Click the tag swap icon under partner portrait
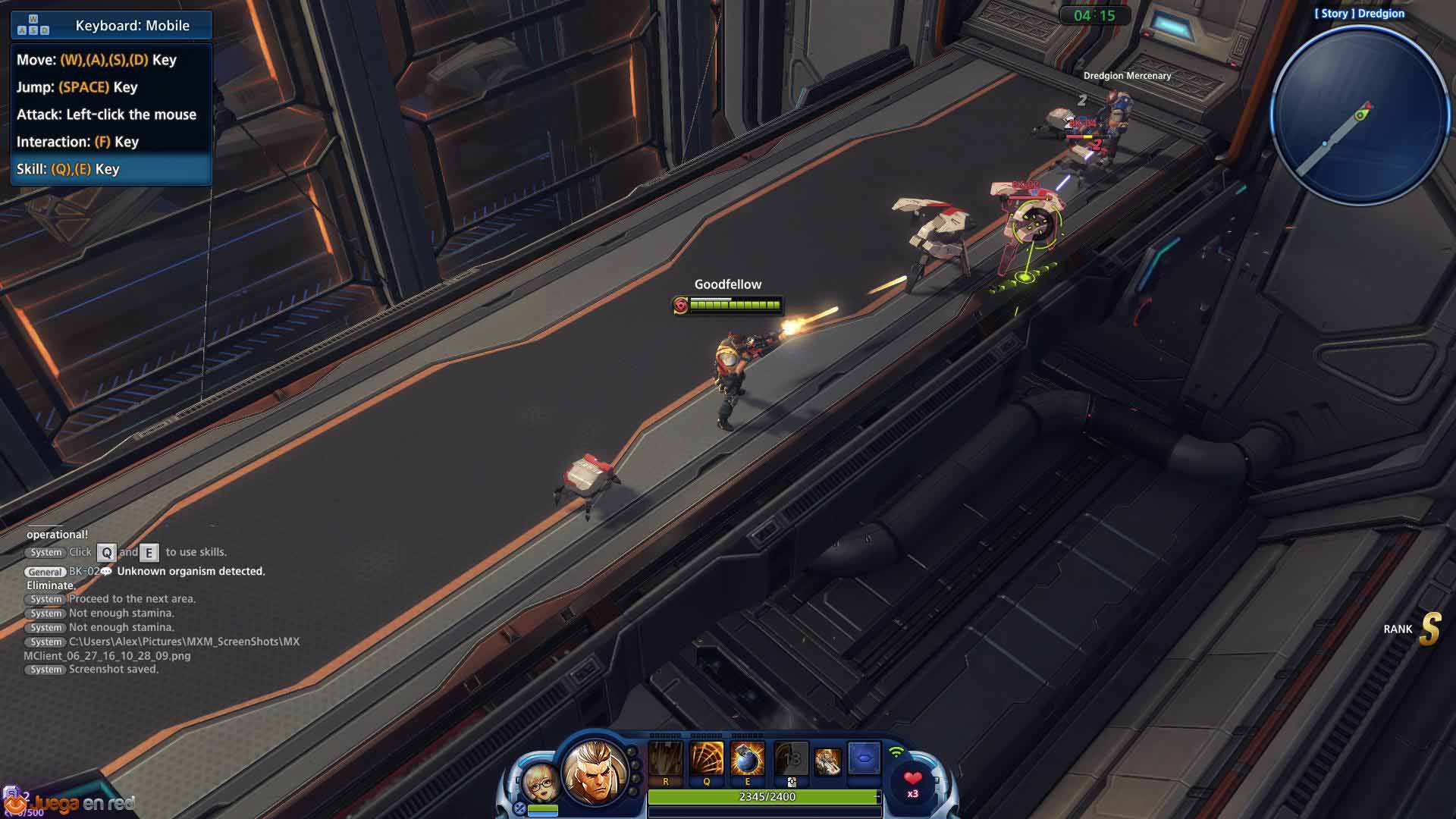1456x819 pixels. [519, 808]
